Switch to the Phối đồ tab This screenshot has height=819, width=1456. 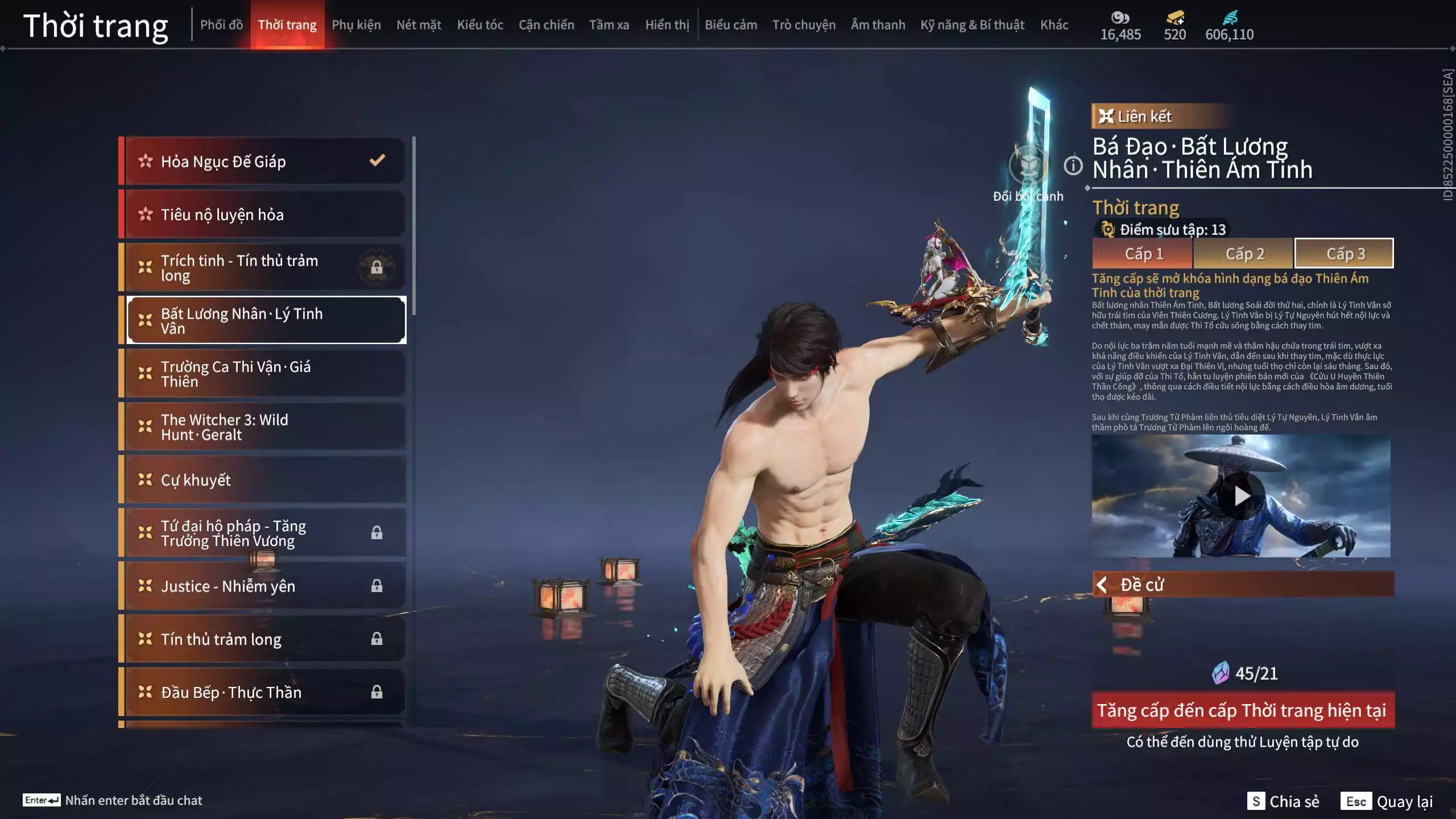click(221, 25)
